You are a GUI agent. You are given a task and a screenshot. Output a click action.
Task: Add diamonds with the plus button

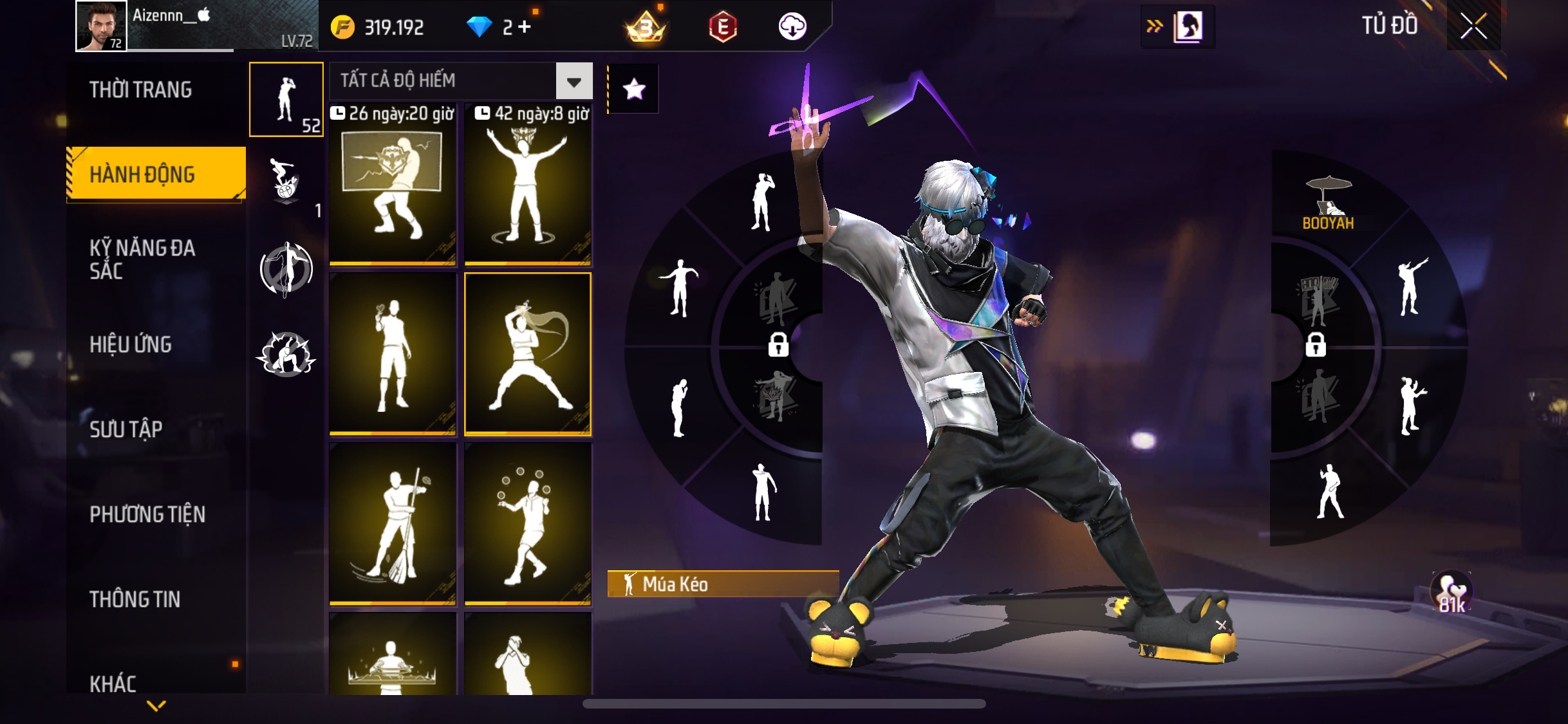(x=525, y=26)
